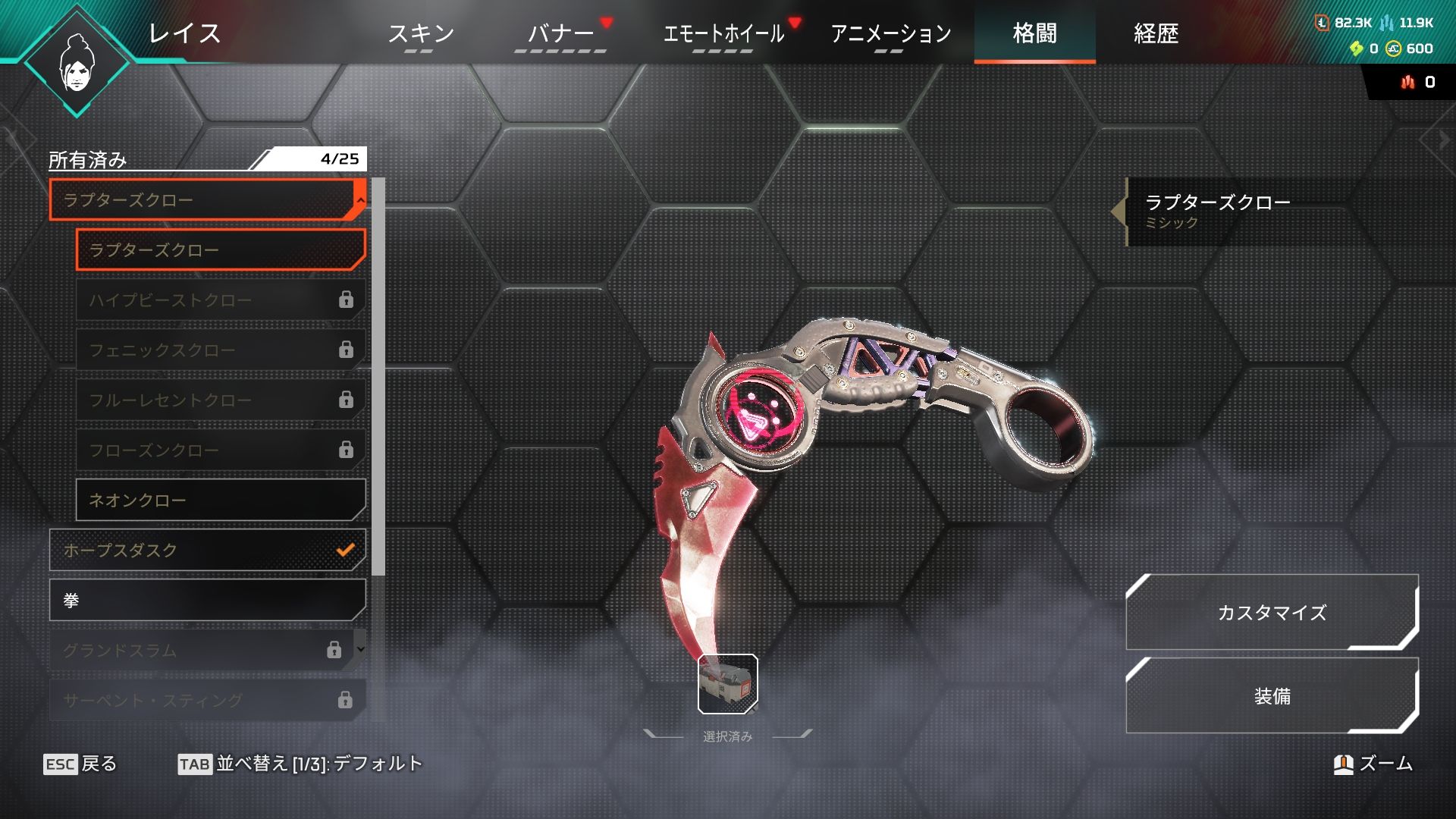Choose the locked フローズンクロー entry
Image resolution: width=1456 pixels, height=819 pixels.
pyautogui.click(x=220, y=450)
